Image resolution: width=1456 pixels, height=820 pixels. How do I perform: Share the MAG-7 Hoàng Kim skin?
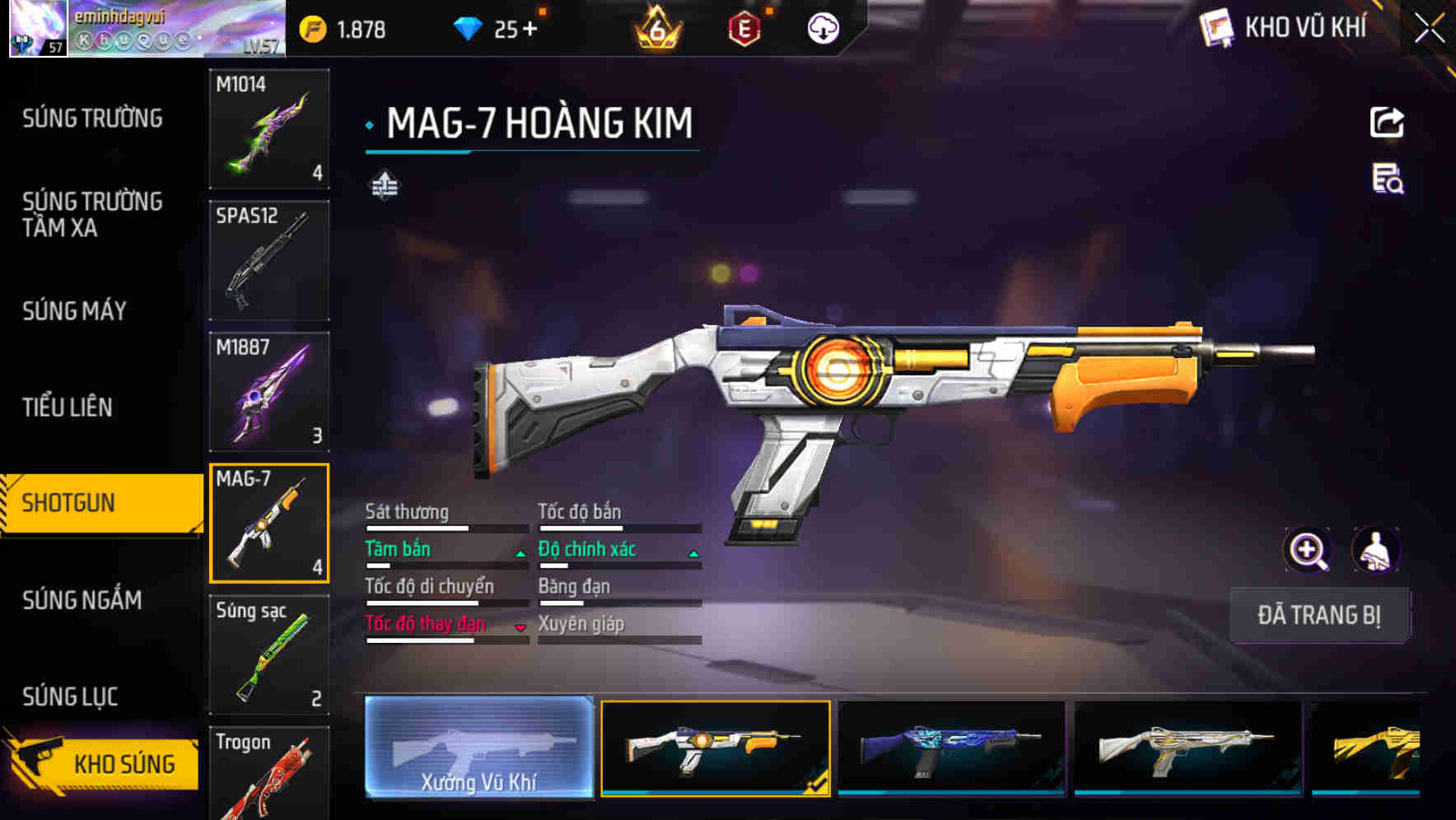(1387, 123)
